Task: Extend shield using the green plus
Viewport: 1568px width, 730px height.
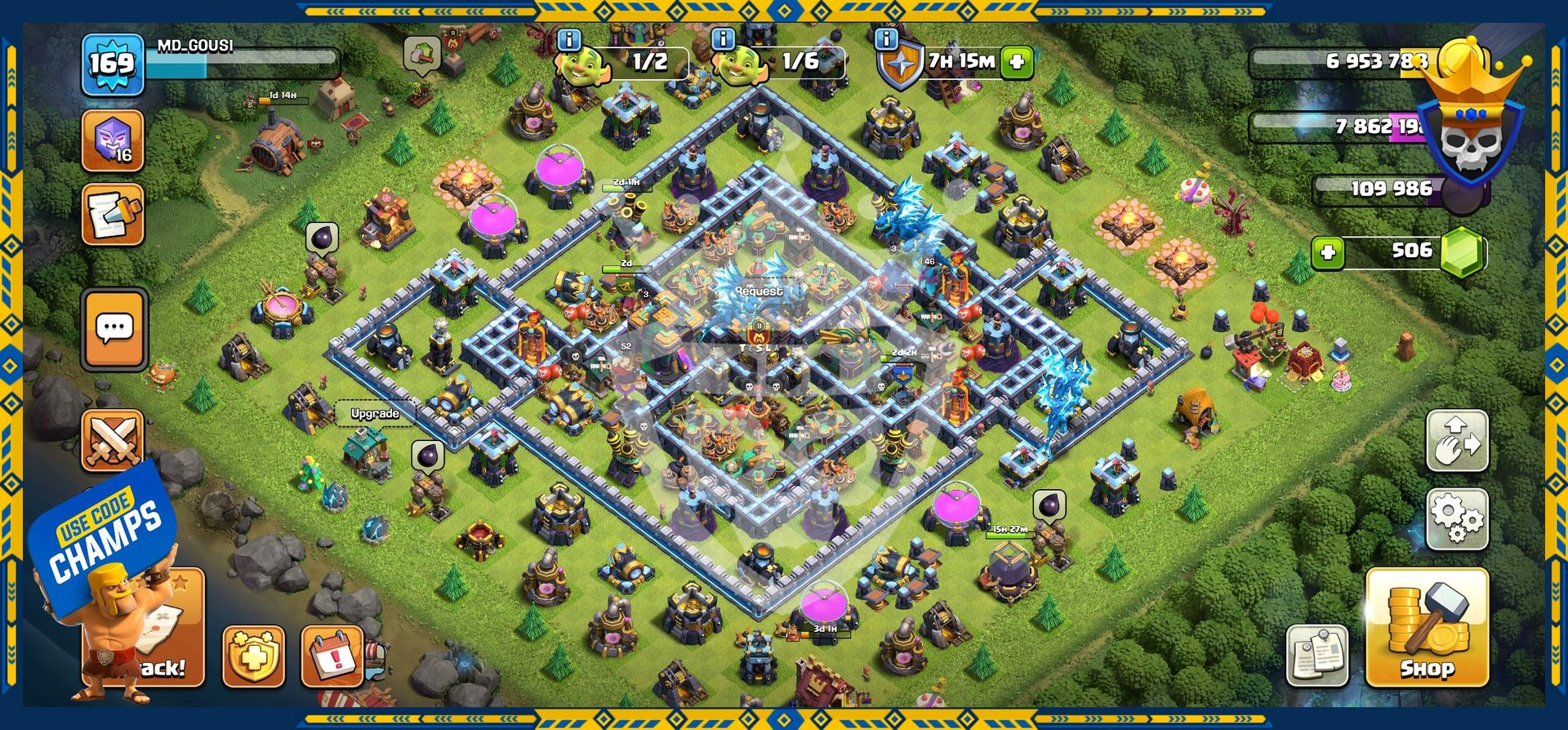Action: [1017, 61]
